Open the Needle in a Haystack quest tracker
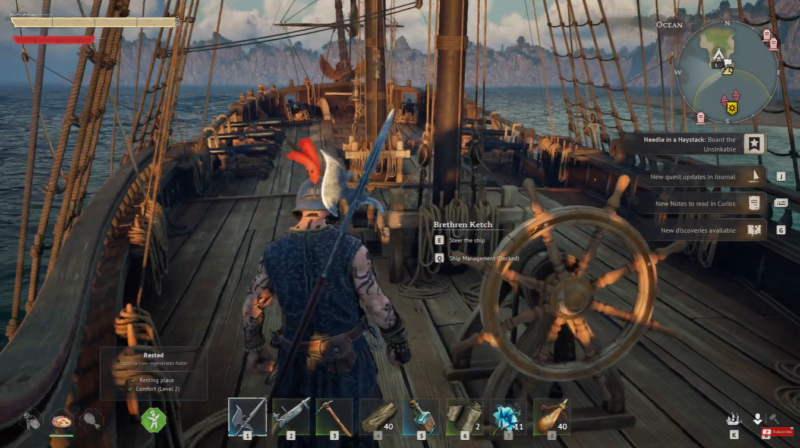 tap(689, 145)
